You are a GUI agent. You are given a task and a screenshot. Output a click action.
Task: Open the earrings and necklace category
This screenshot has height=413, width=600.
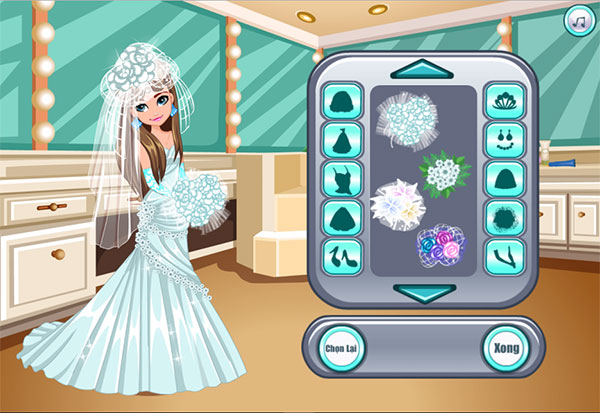point(503,139)
